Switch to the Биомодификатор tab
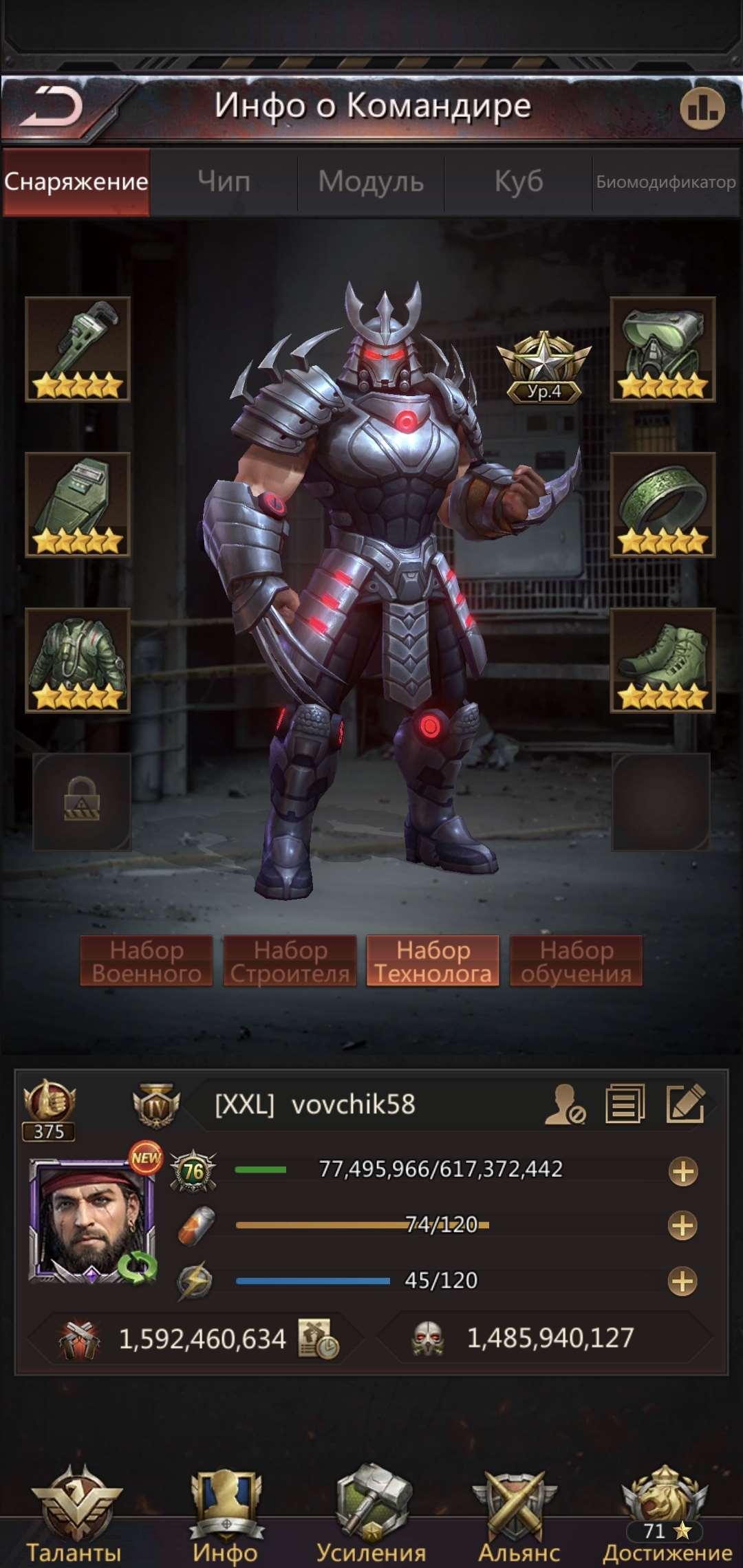Screen dimensions: 743x1568 click(x=665, y=182)
